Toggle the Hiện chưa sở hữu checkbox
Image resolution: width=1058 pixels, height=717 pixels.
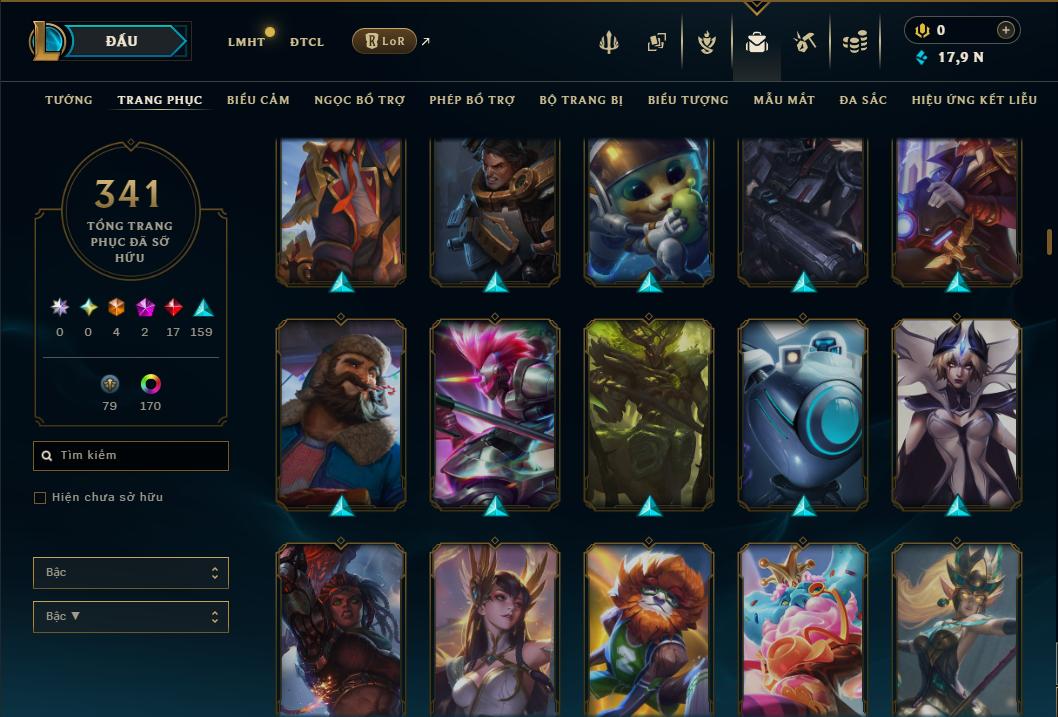click(40, 498)
